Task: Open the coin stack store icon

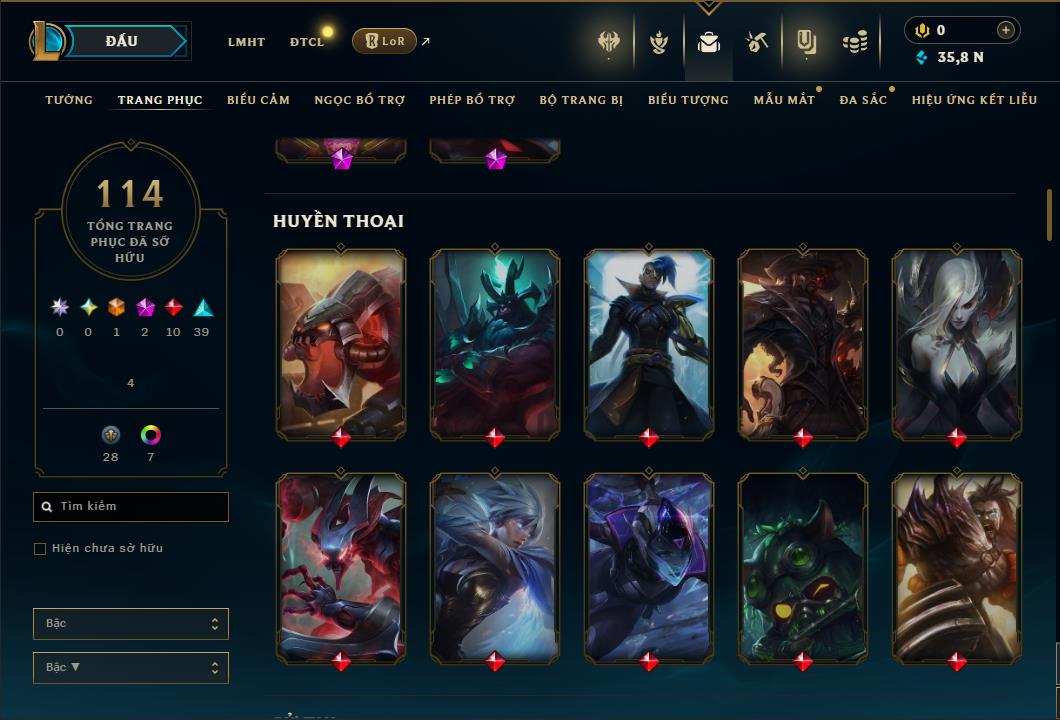Action: (x=855, y=42)
